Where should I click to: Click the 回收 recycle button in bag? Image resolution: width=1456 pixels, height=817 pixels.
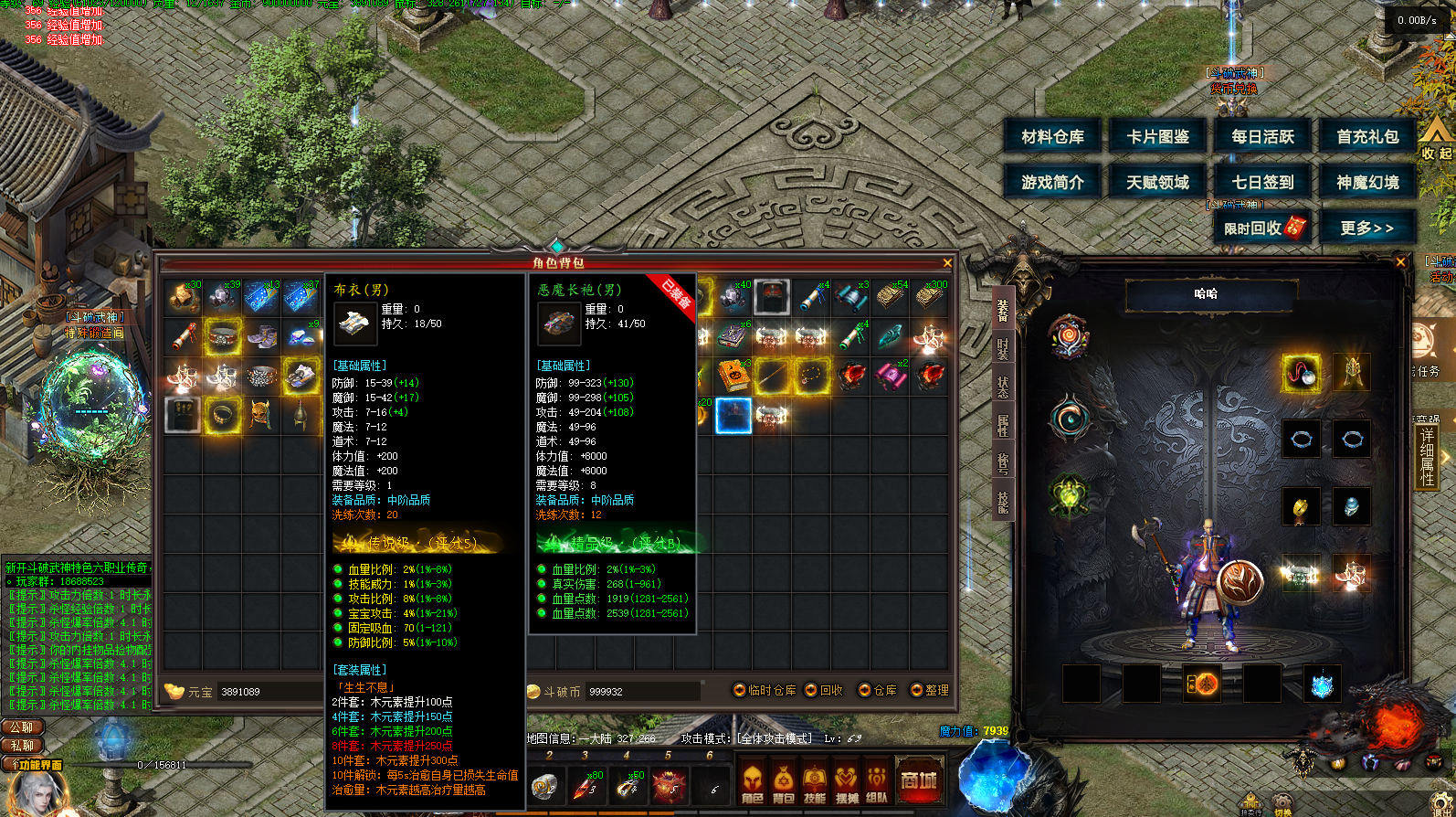824,690
